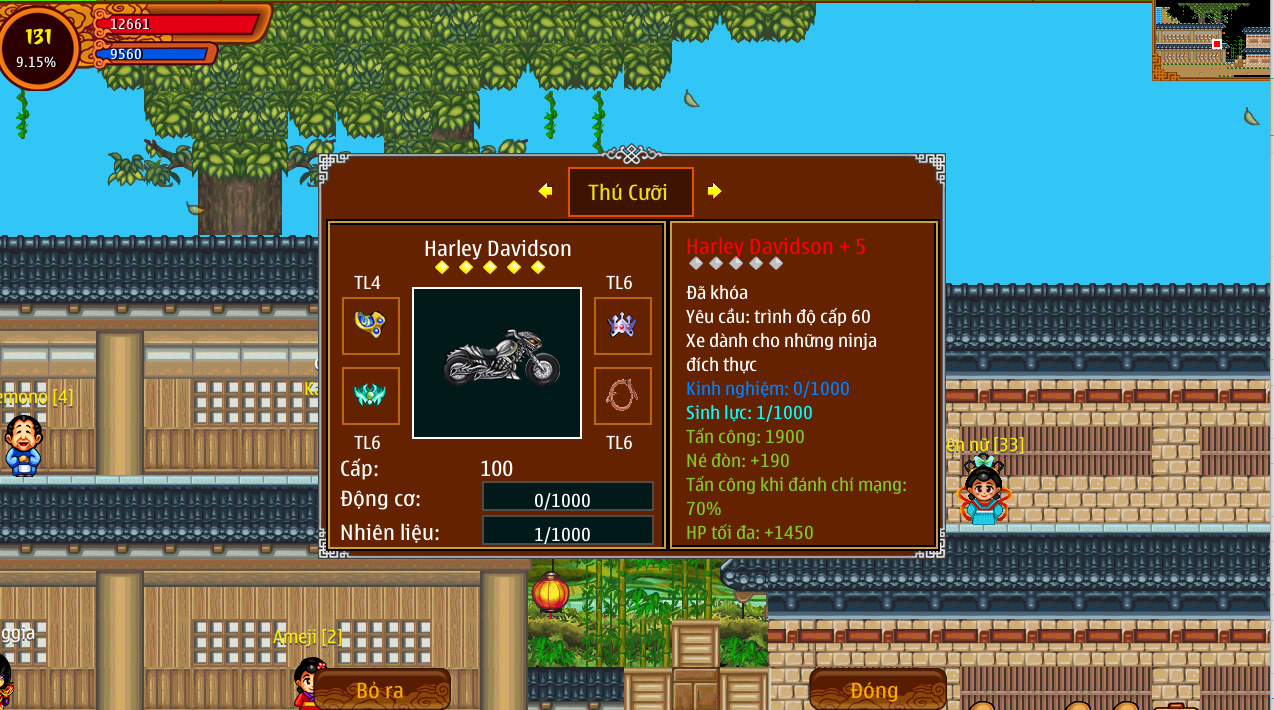Image resolution: width=1274 pixels, height=710 pixels.
Task: Choose the red rope ring equipment slot
Action: click(x=622, y=395)
